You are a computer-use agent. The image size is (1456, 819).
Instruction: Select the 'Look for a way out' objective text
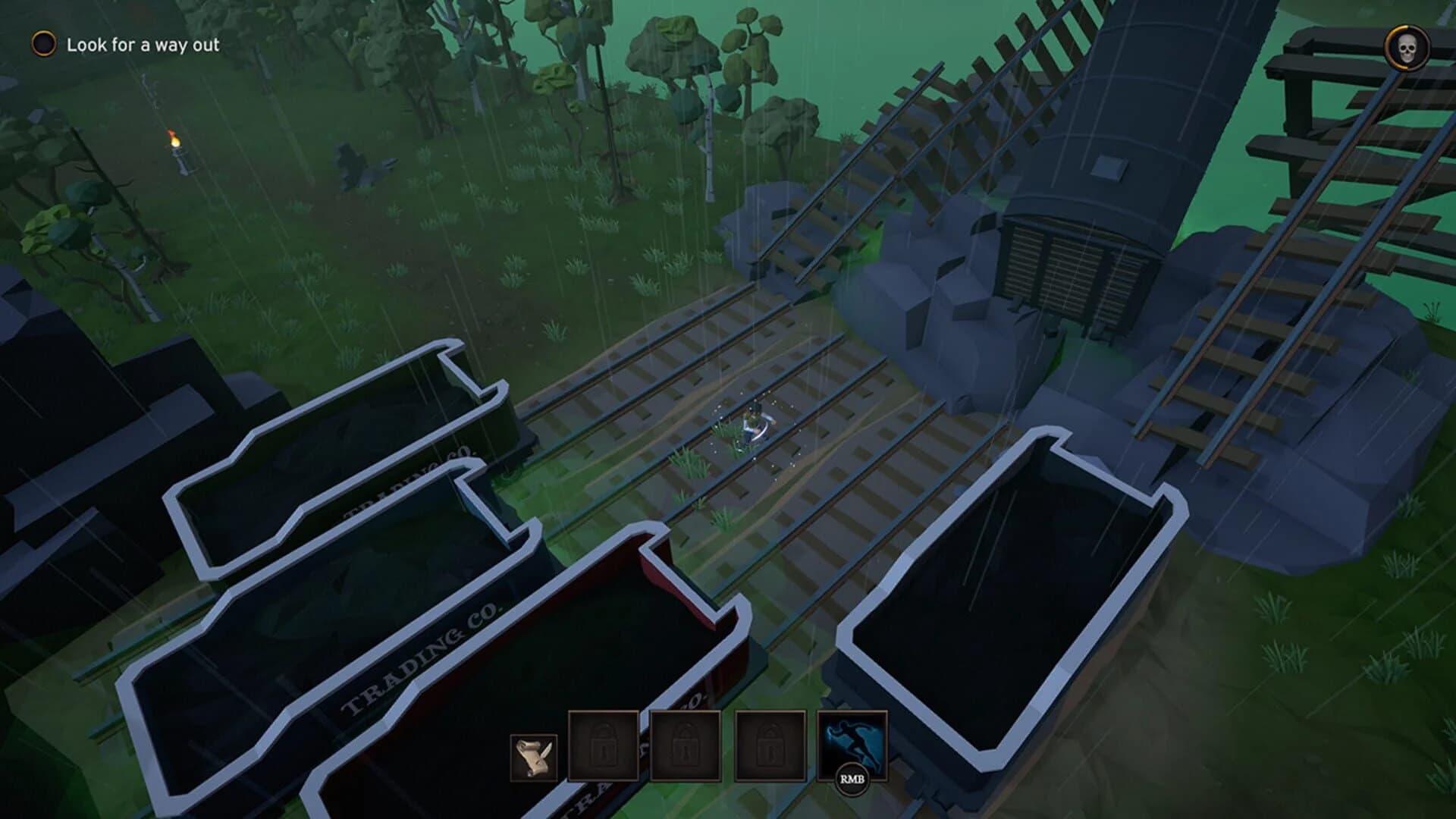tap(144, 45)
